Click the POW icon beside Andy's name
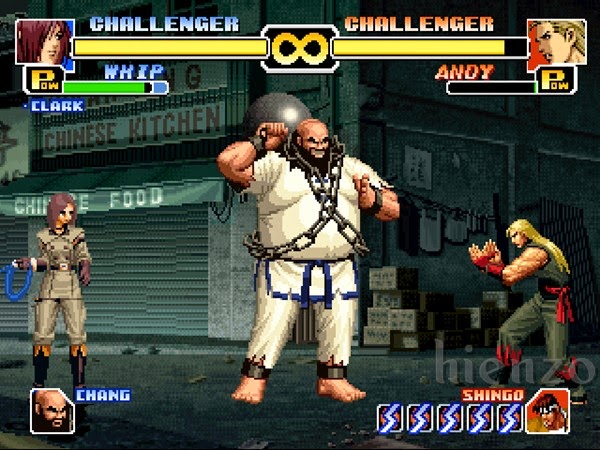This screenshot has width=600, height=450. coord(555,81)
